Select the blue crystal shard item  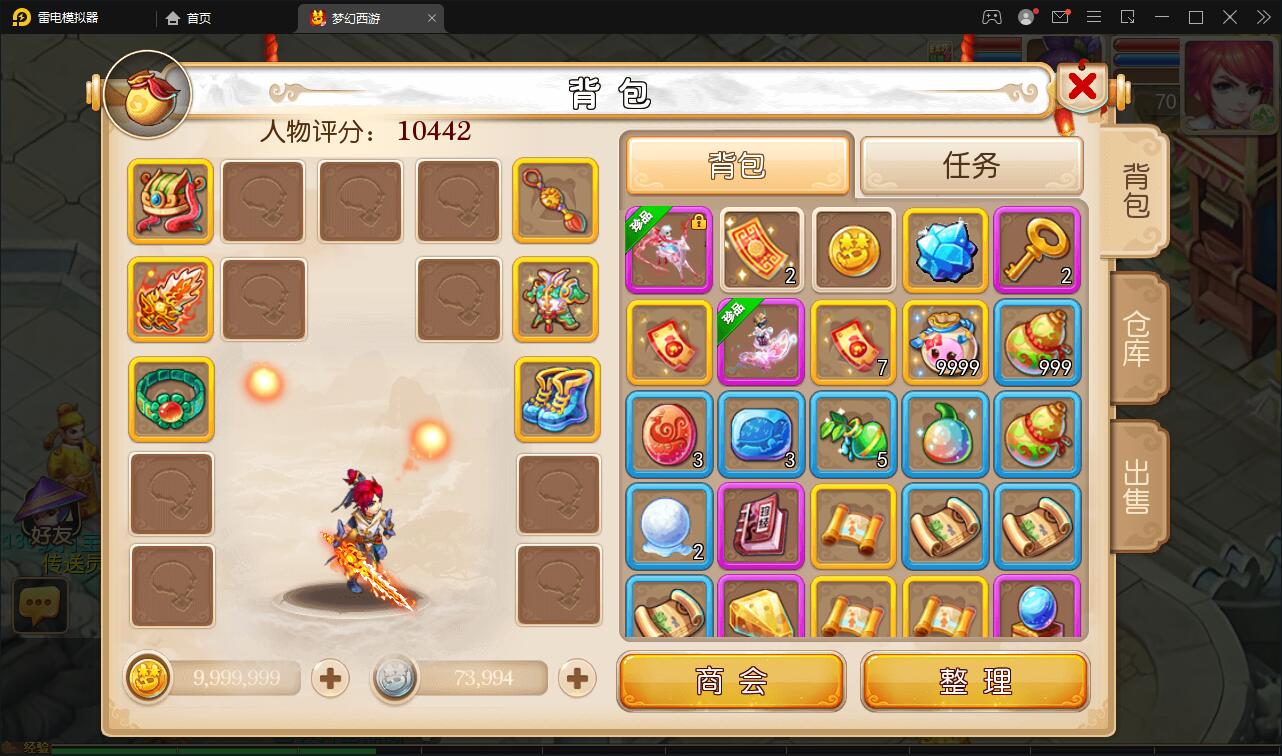(x=945, y=249)
